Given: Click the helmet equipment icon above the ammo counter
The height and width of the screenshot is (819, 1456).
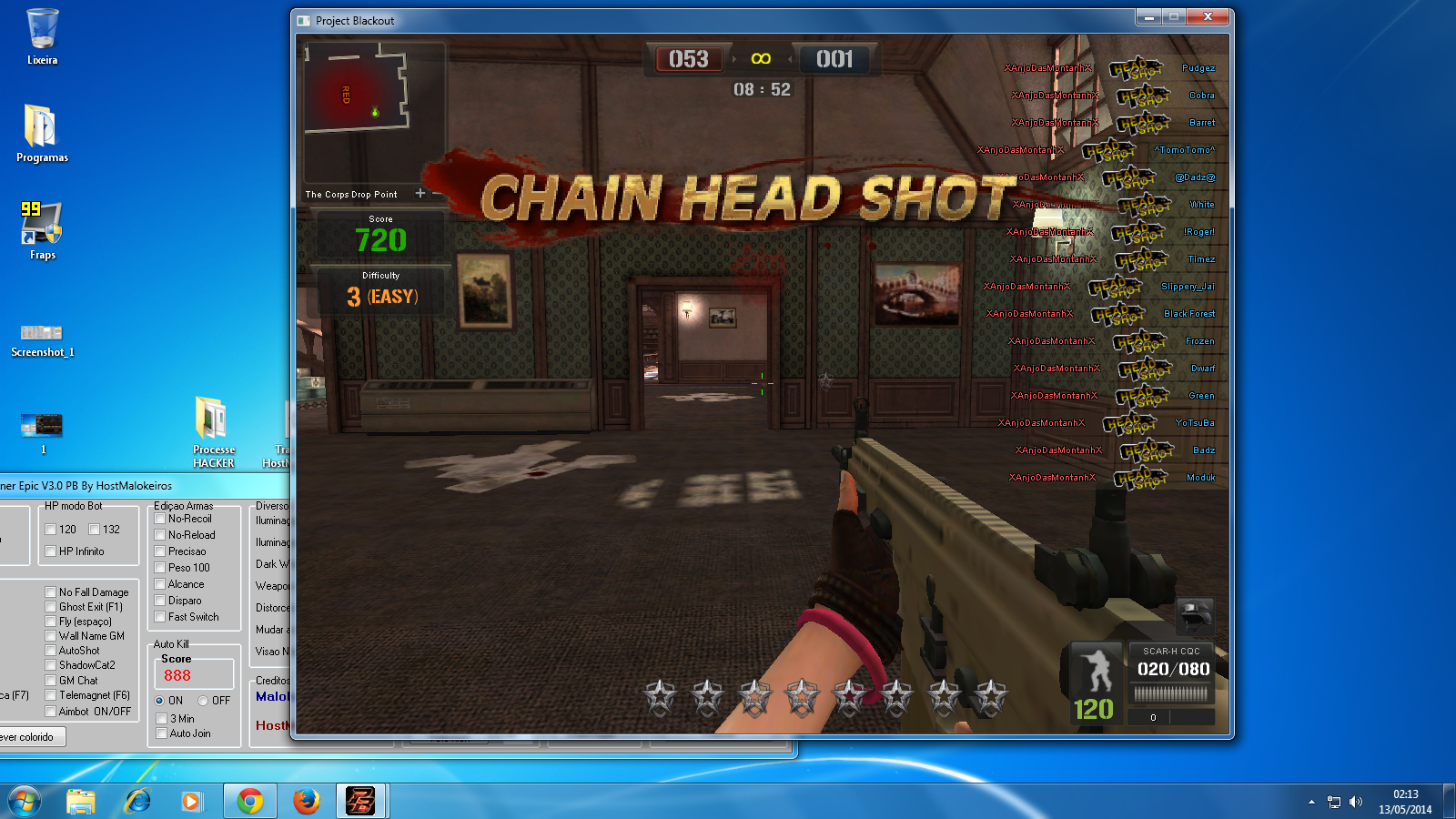Looking at the screenshot, I should (1193, 616).
